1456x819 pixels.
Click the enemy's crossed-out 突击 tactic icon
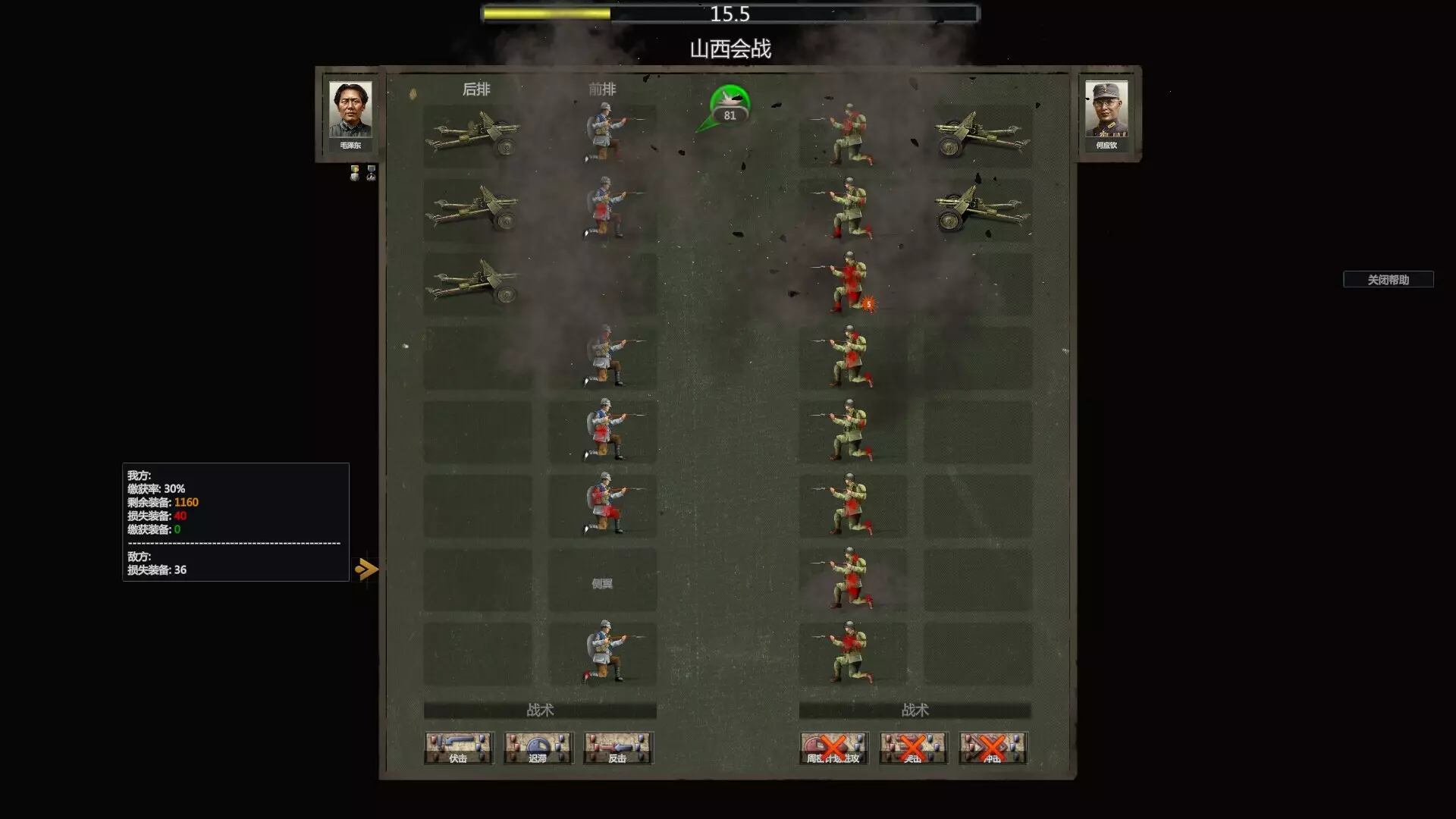pos(914,748)
